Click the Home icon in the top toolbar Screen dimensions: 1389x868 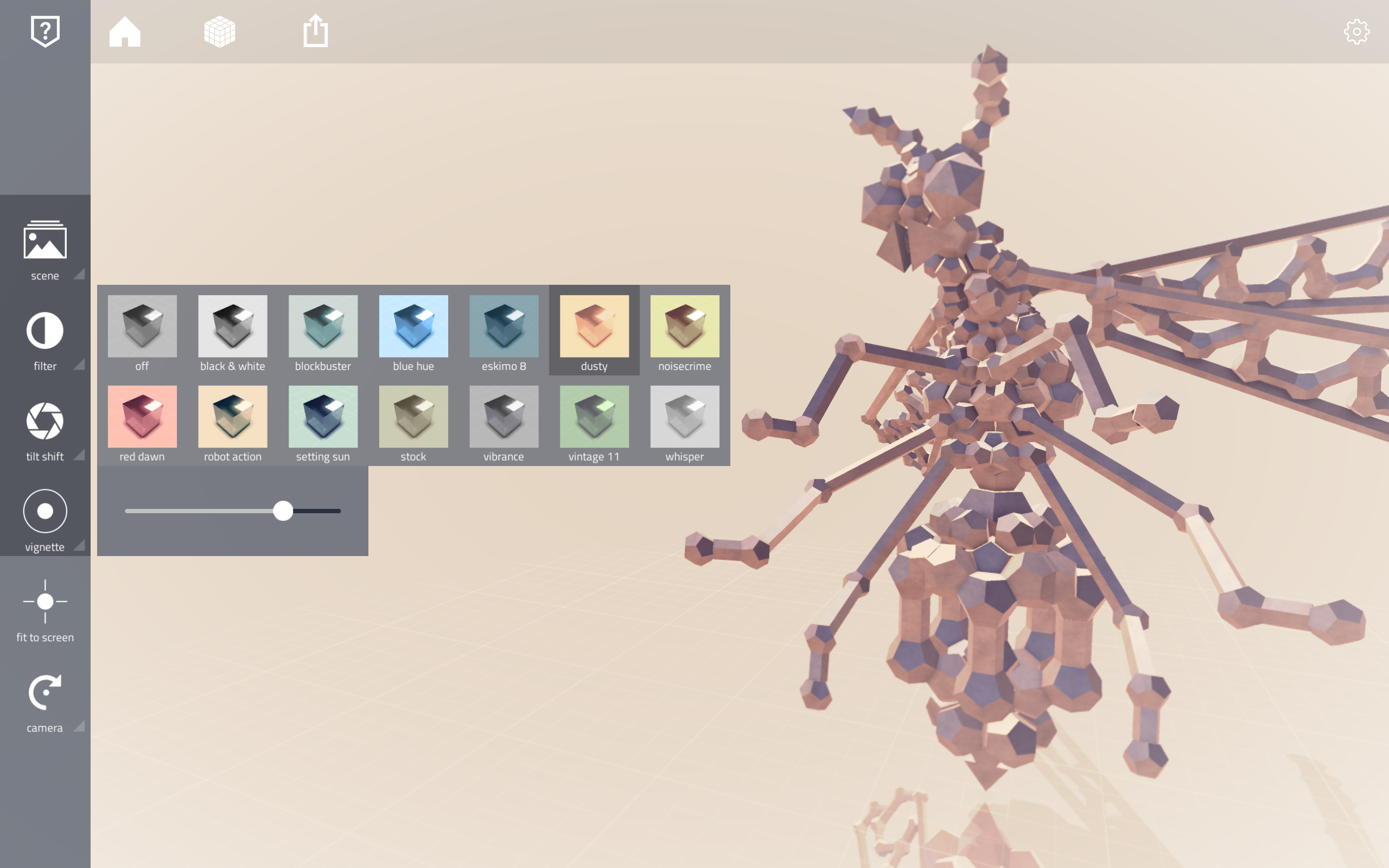pos(125,31)
